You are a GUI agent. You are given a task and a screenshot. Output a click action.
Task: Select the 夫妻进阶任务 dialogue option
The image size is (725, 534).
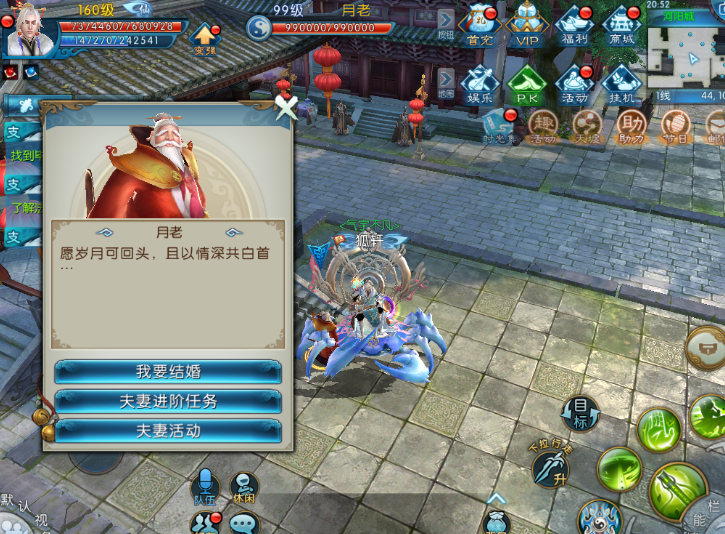coord(167,401)
